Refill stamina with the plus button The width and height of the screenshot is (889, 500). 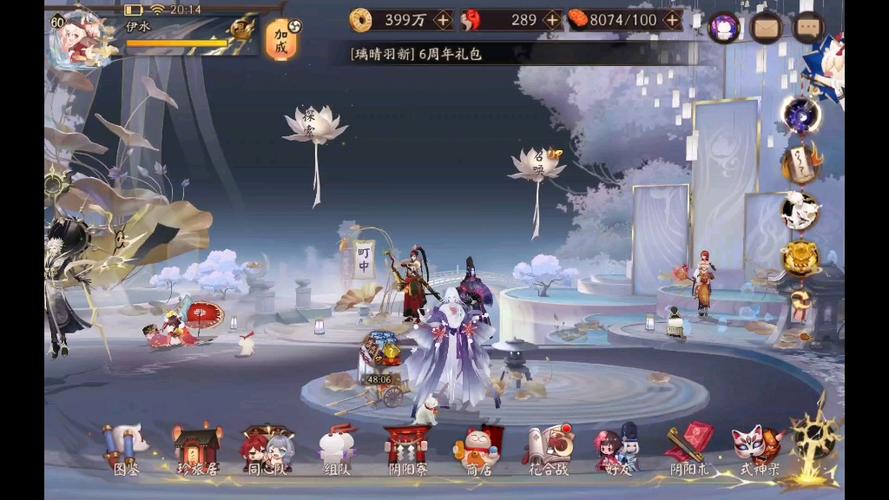672,20
